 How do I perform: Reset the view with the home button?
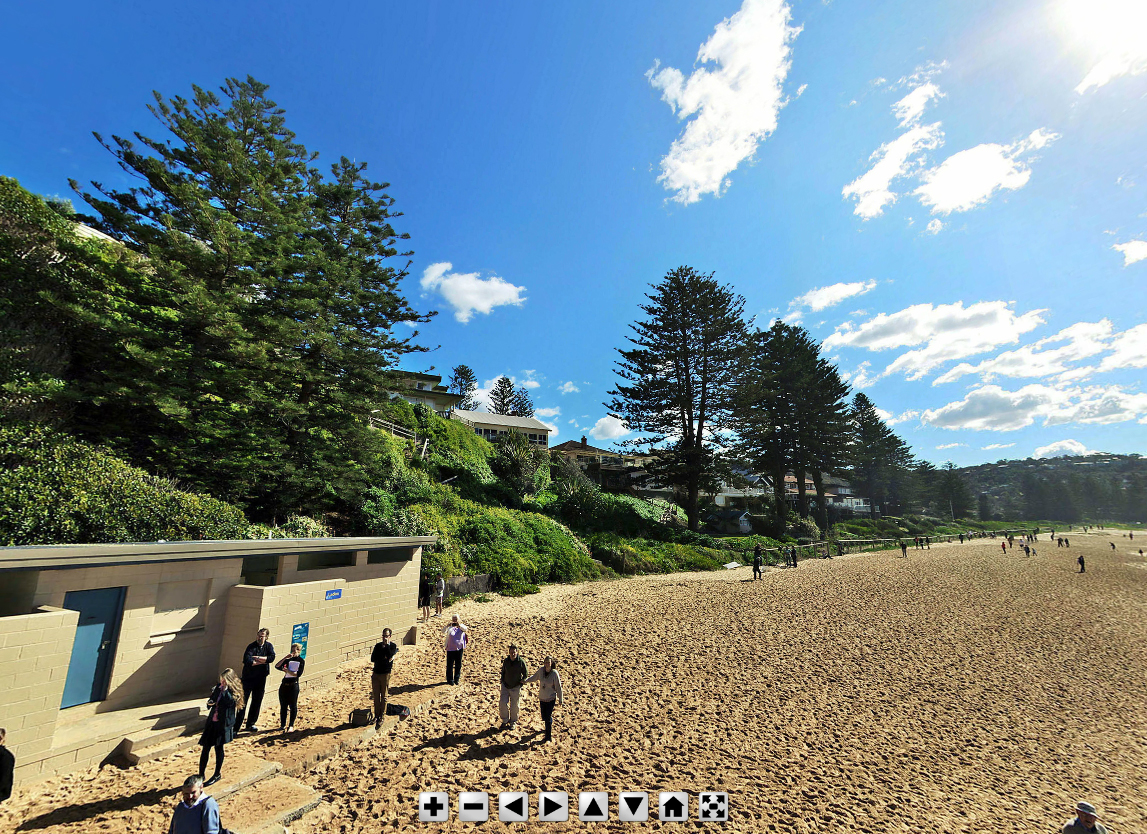pos(673,806)
